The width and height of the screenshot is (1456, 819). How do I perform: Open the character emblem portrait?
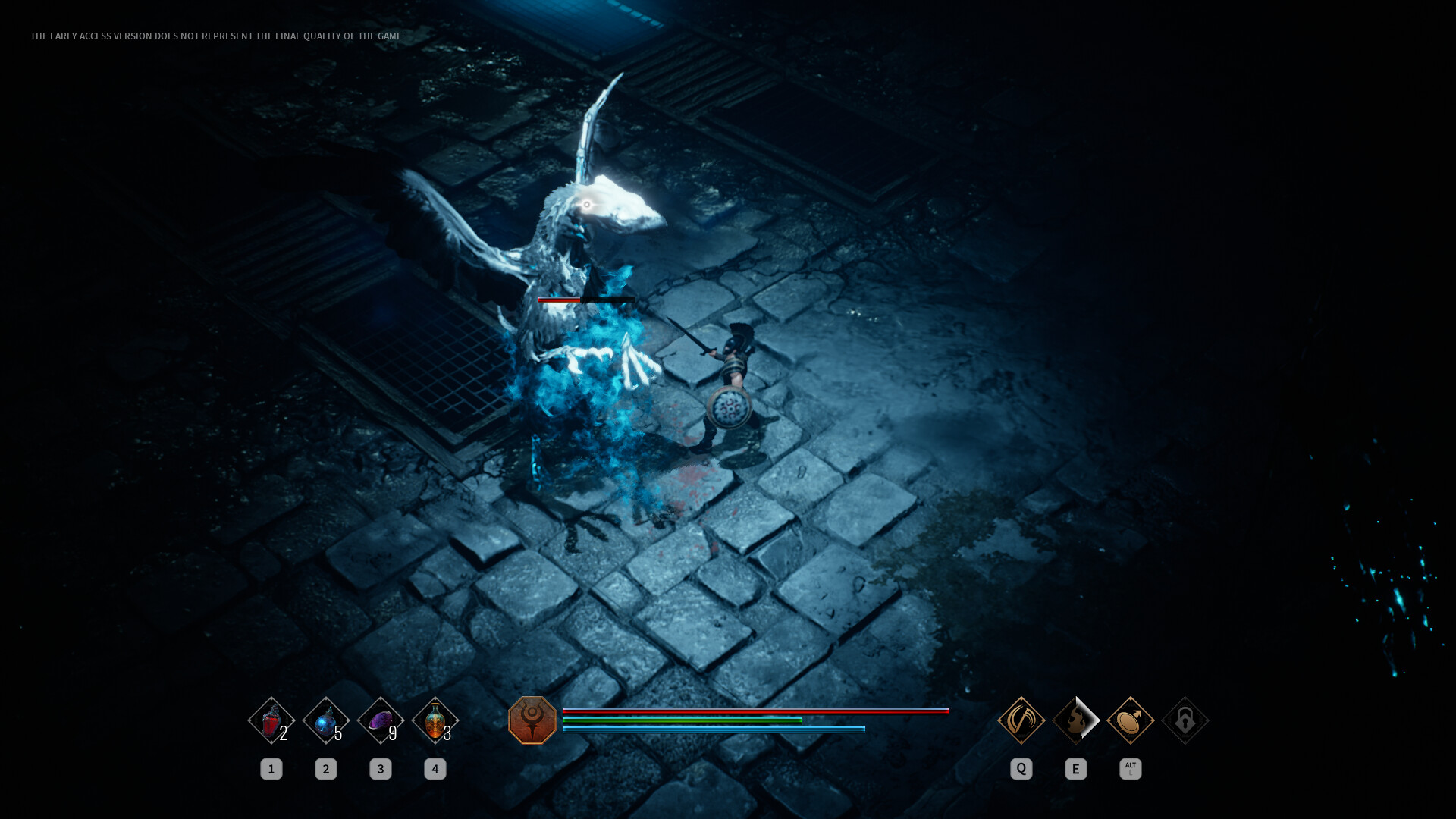click(x=533, y=722)
